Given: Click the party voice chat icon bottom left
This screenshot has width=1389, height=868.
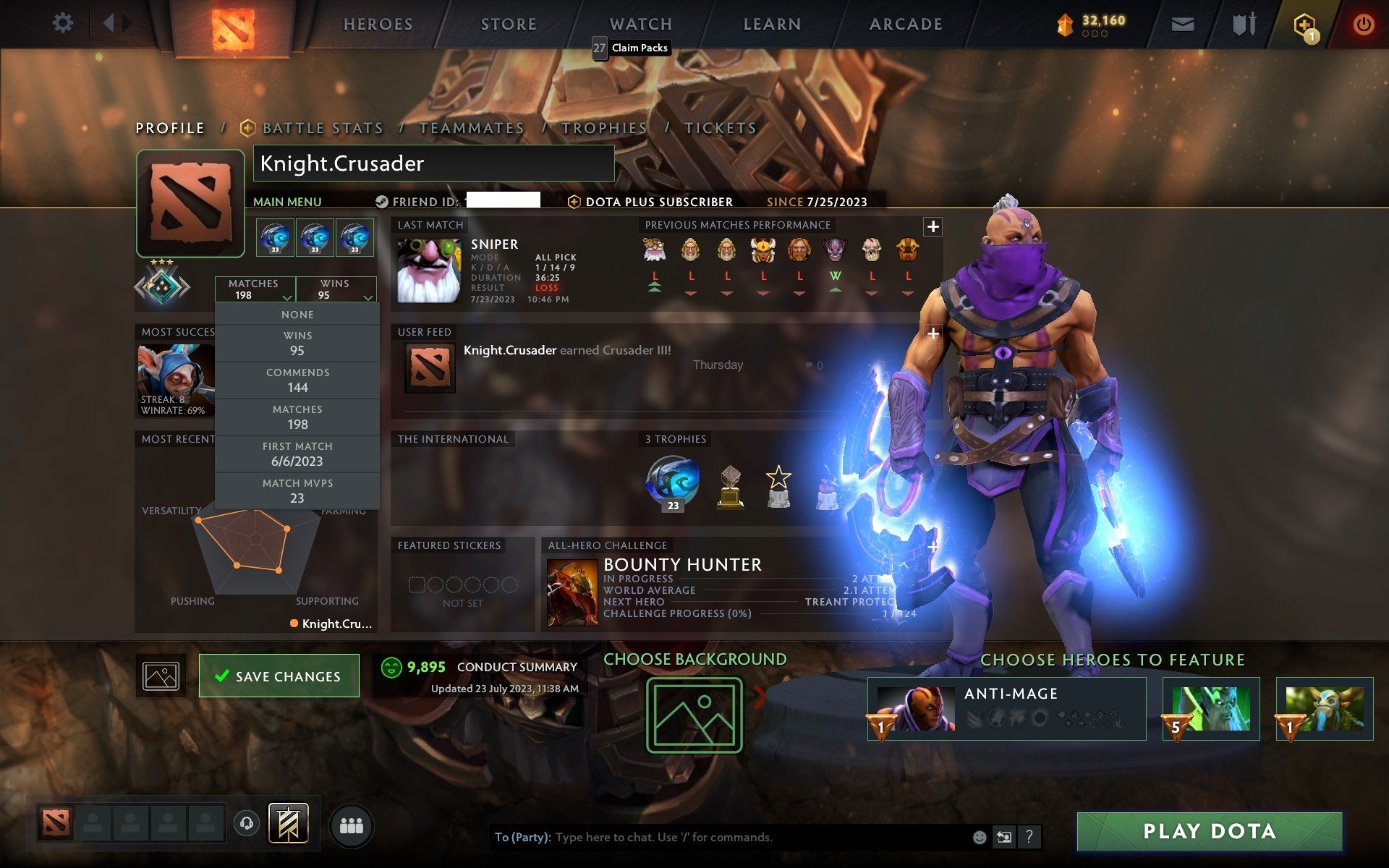Looking at the screenshot, I should pos(246,824).
